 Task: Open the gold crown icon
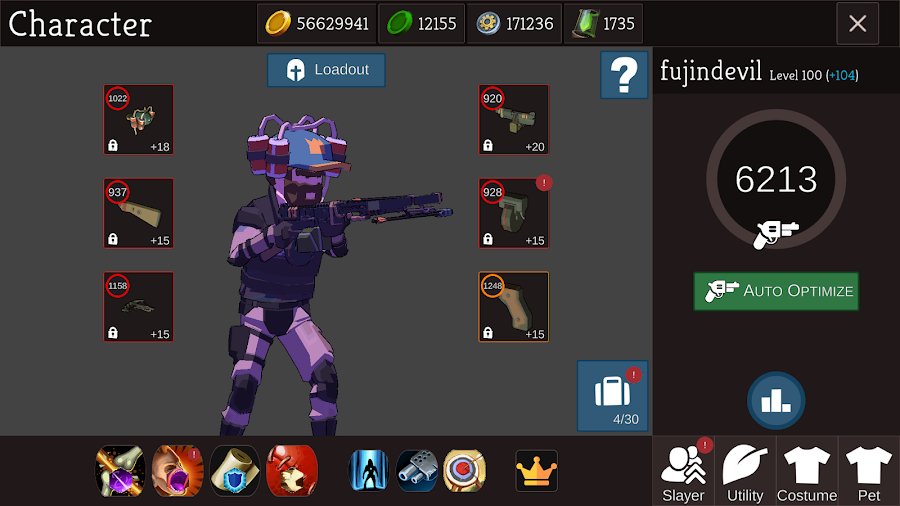pyautogui.click(x=536, y=470)
